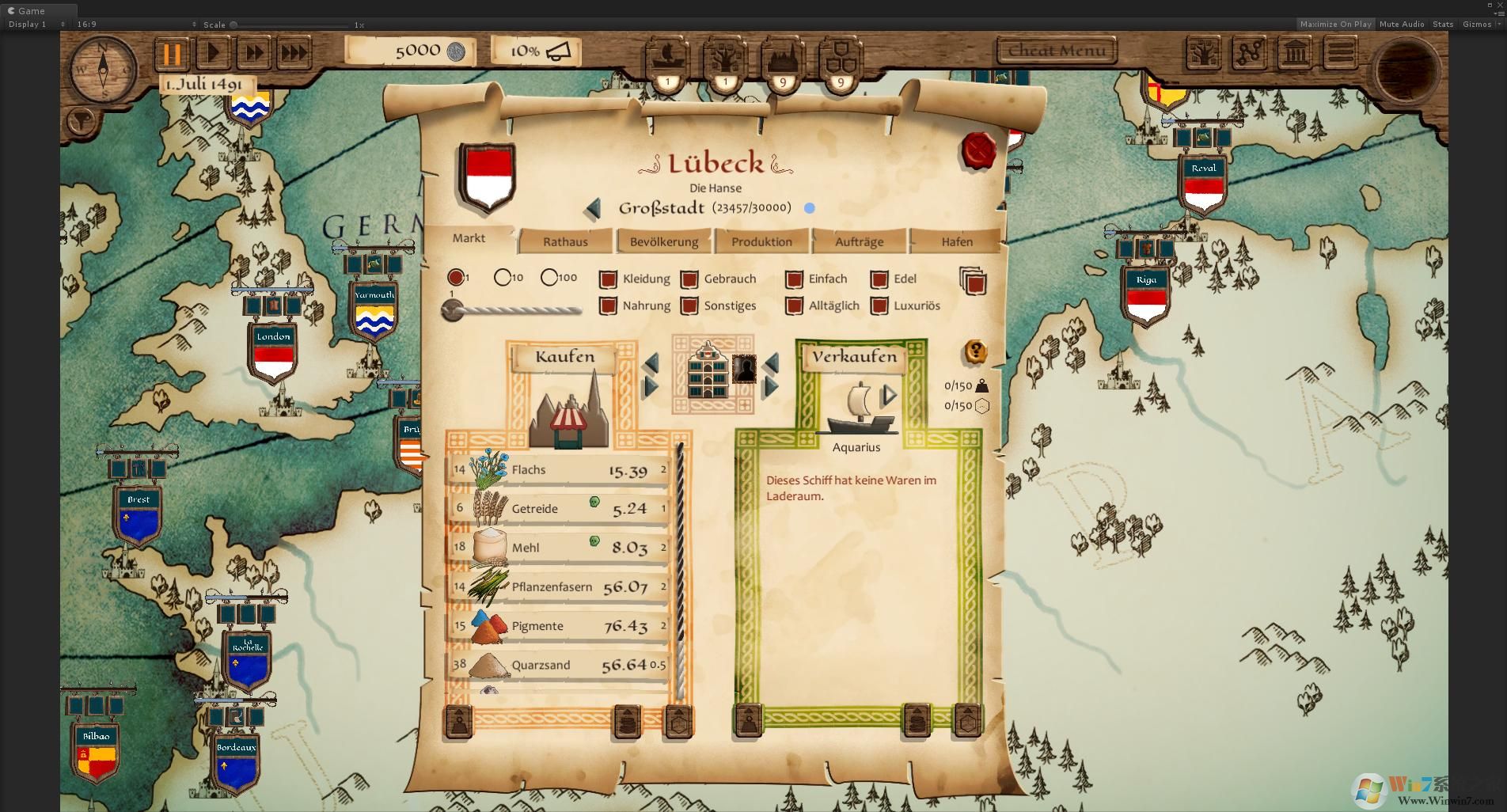Toggle the Luxuriös goods filter
1507x812 pixels.
point(879,305)
